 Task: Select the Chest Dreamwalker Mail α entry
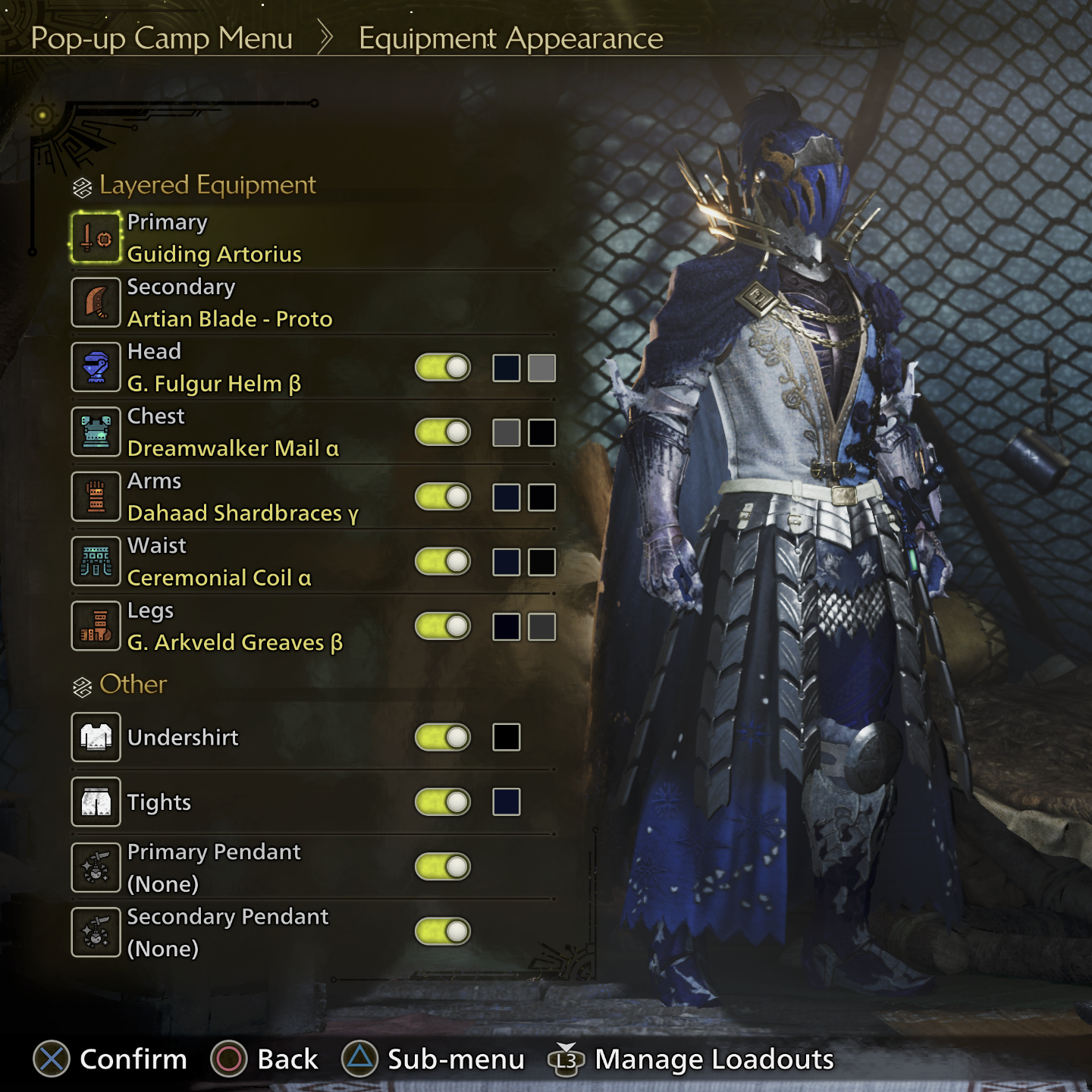click(x=232, y=432)
